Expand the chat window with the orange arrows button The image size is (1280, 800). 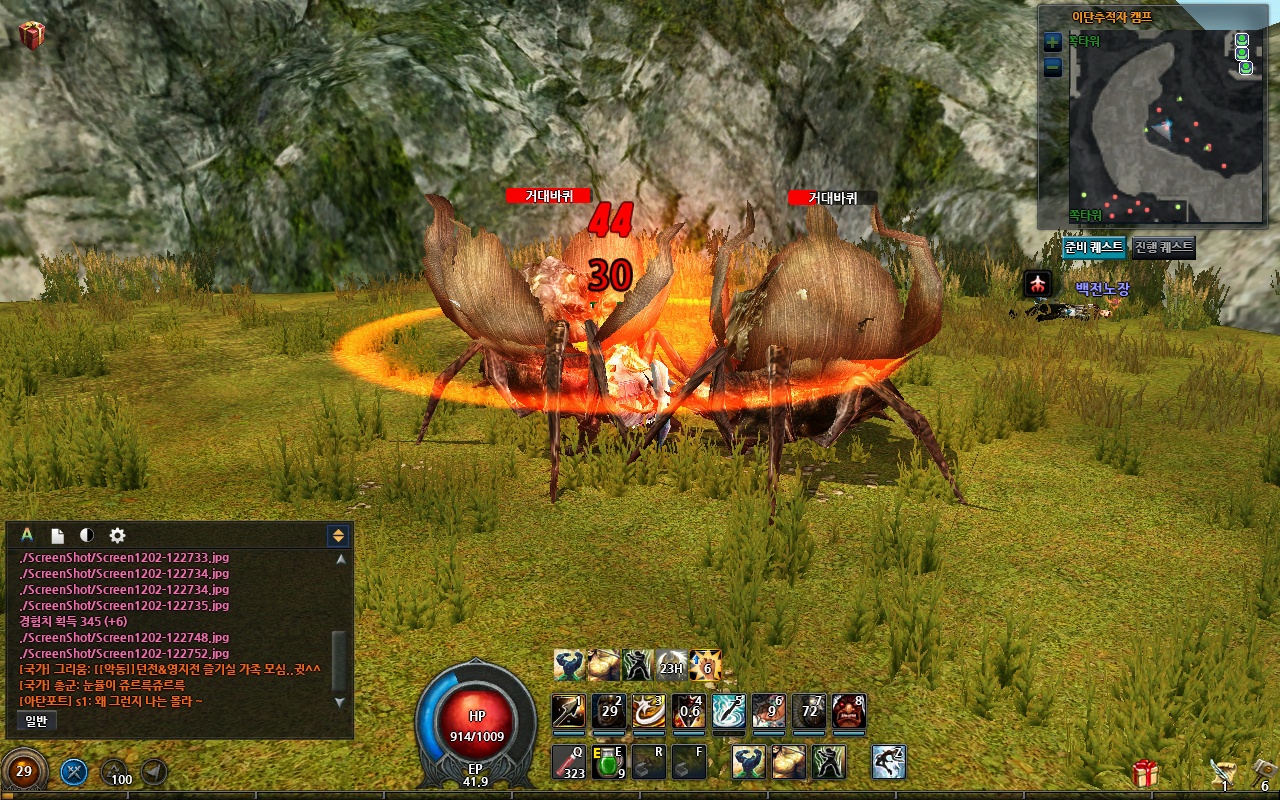point(338,536)
